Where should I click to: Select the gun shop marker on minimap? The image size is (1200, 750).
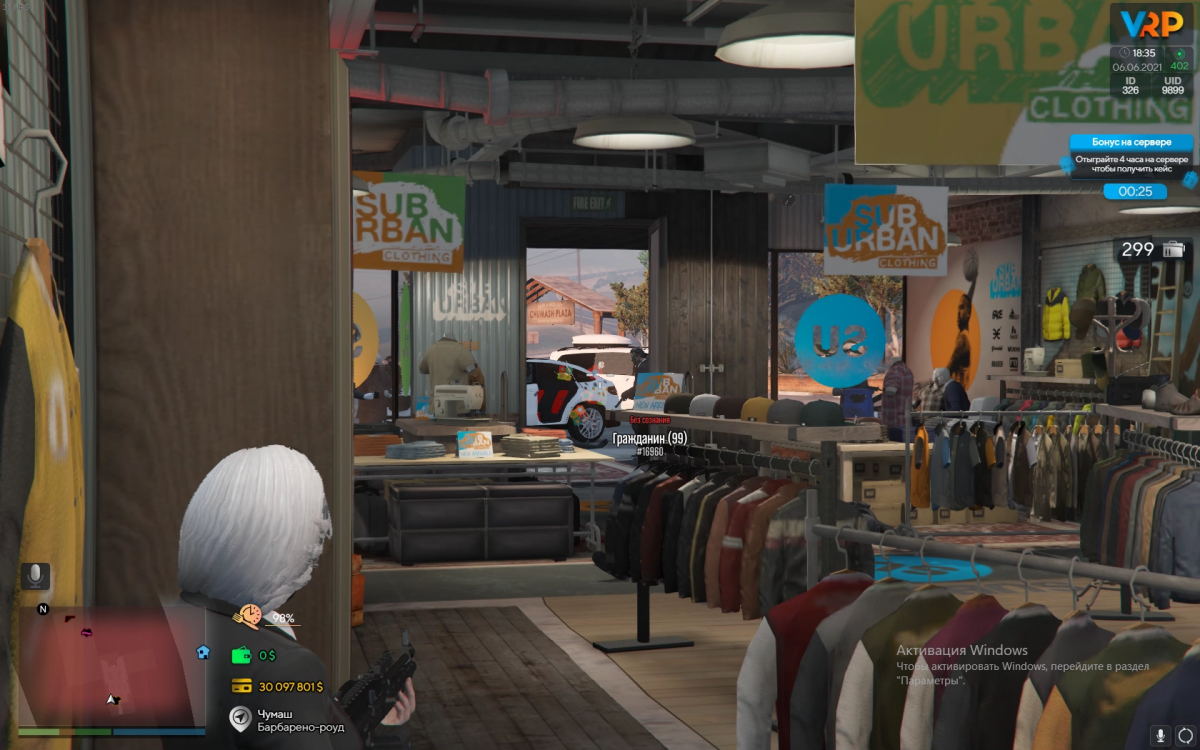click(70, 619)
